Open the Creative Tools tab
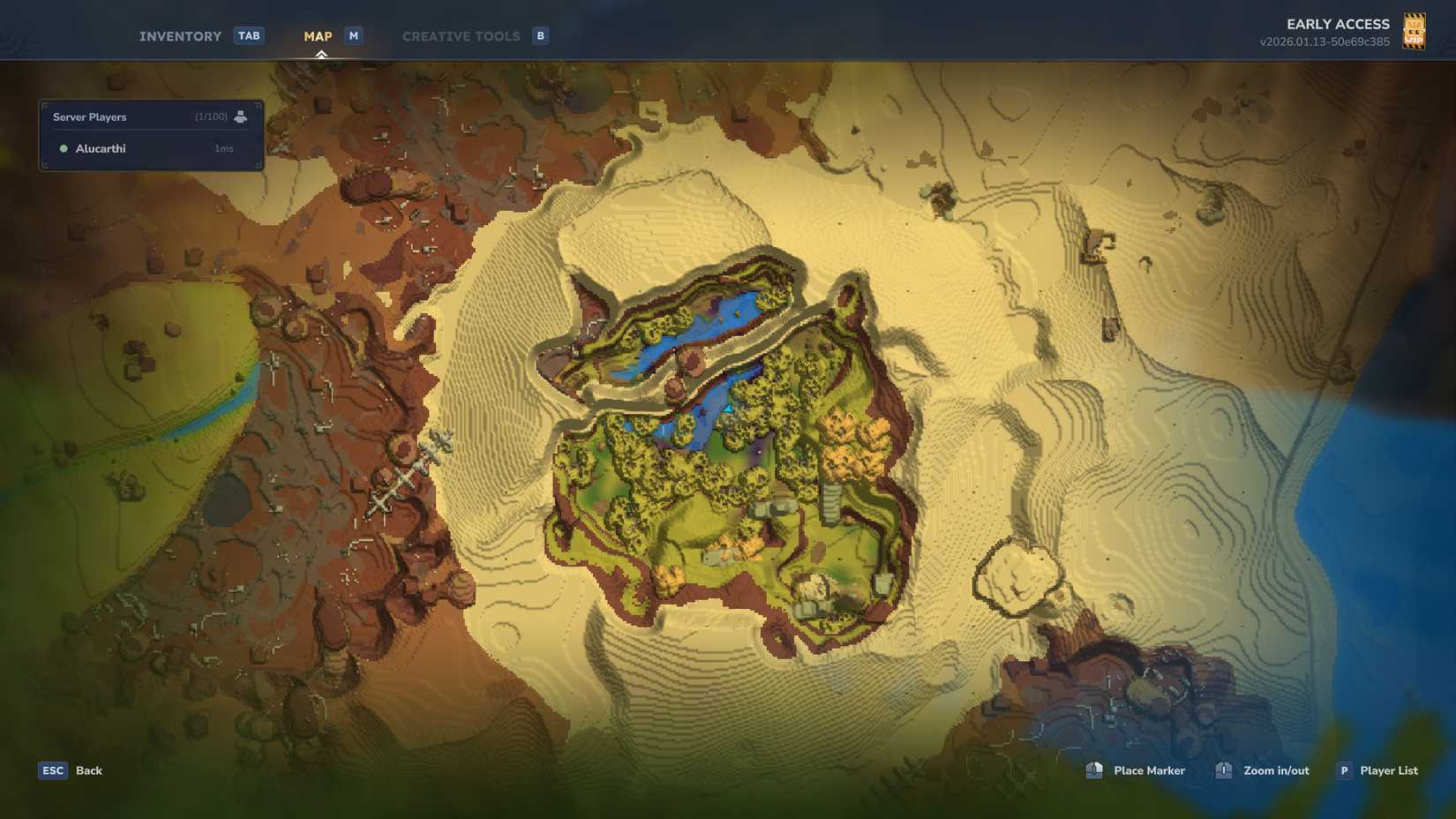The image size is (1456, 819). pyautogui.click(x=461, y=35)
